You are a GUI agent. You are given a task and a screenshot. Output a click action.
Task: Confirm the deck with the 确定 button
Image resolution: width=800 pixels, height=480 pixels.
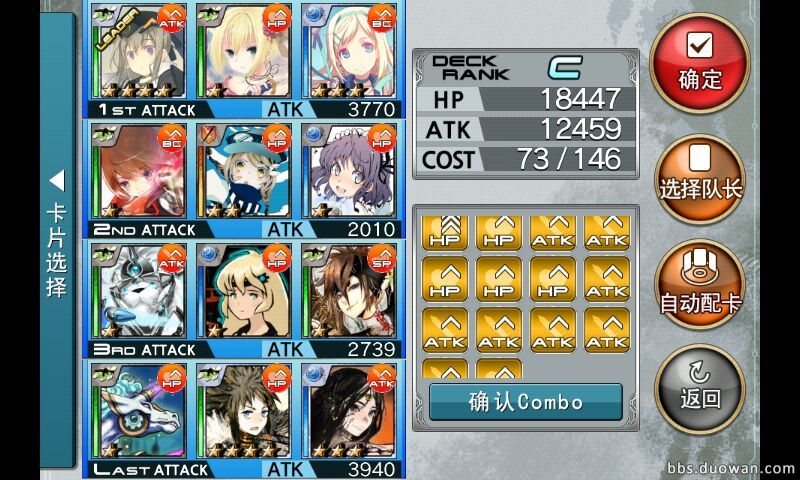click(699, 62)
